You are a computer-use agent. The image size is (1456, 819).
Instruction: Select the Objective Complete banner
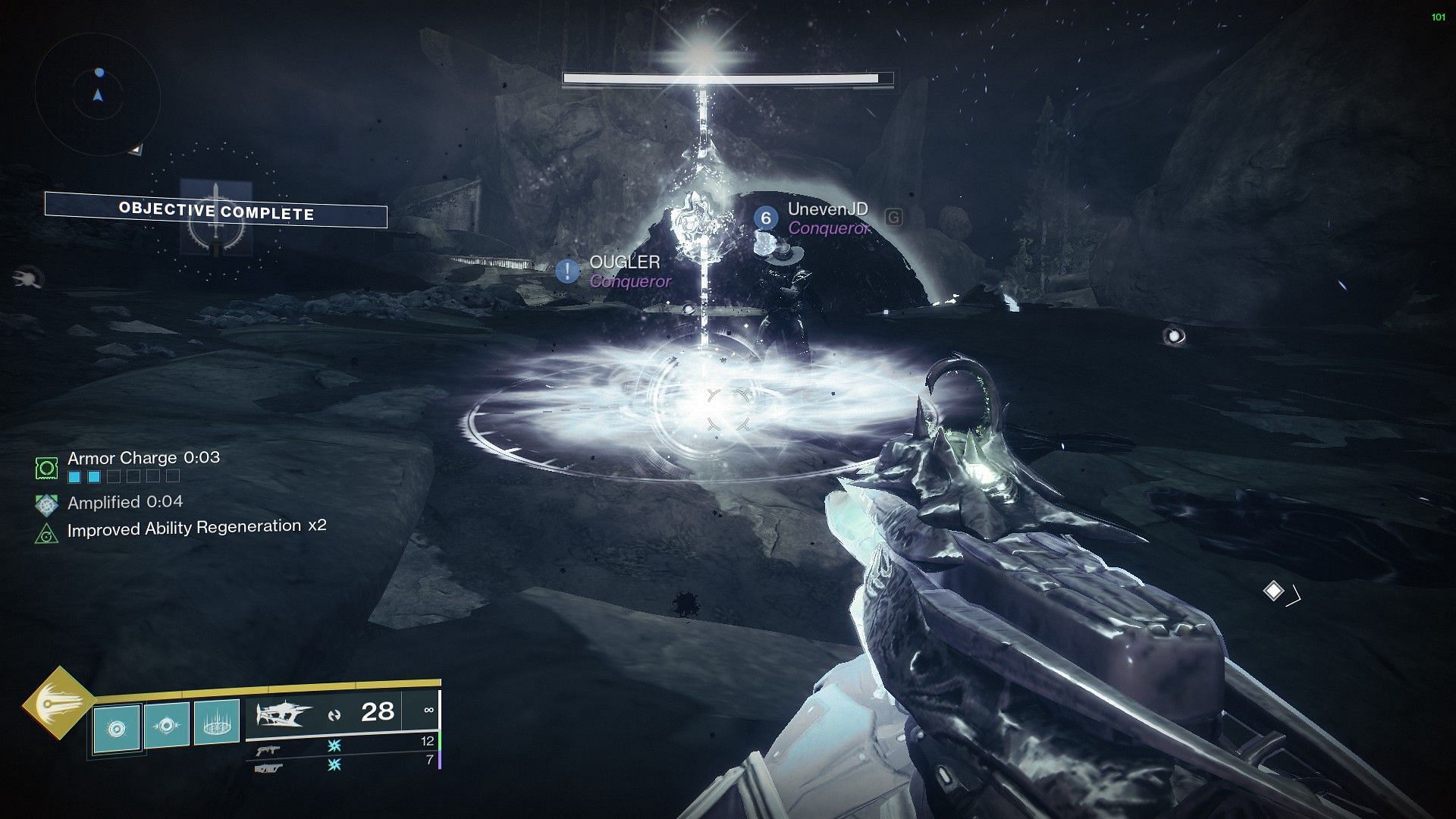pos(216,210)
